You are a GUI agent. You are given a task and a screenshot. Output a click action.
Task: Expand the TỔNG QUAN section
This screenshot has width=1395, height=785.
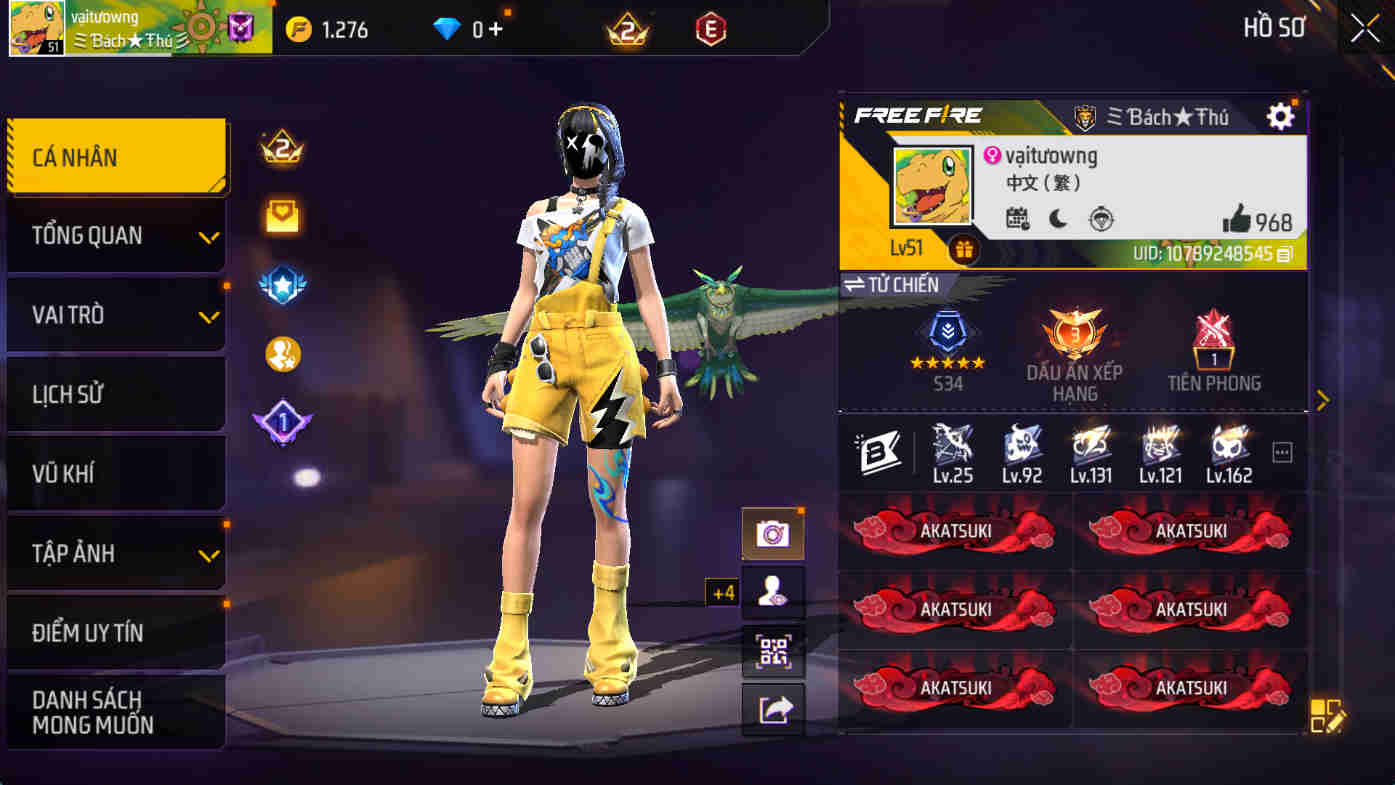116,235
